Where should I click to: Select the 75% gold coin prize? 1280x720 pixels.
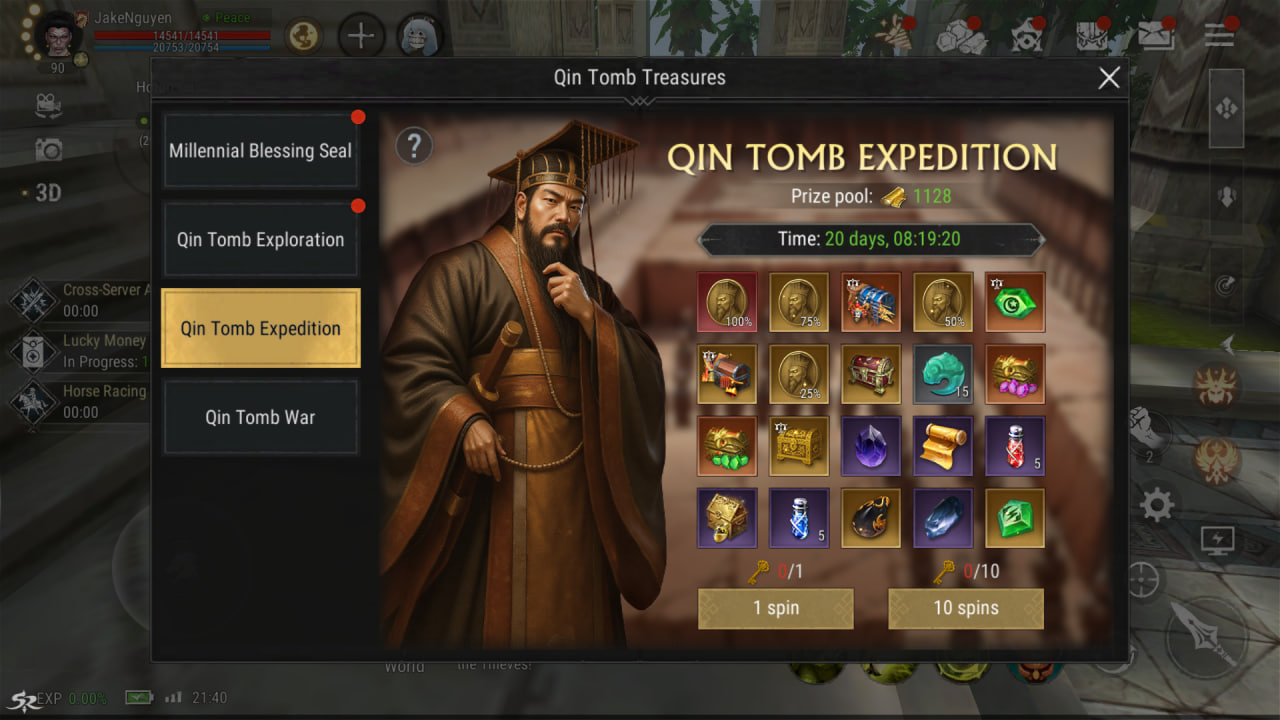click(799, 302)
